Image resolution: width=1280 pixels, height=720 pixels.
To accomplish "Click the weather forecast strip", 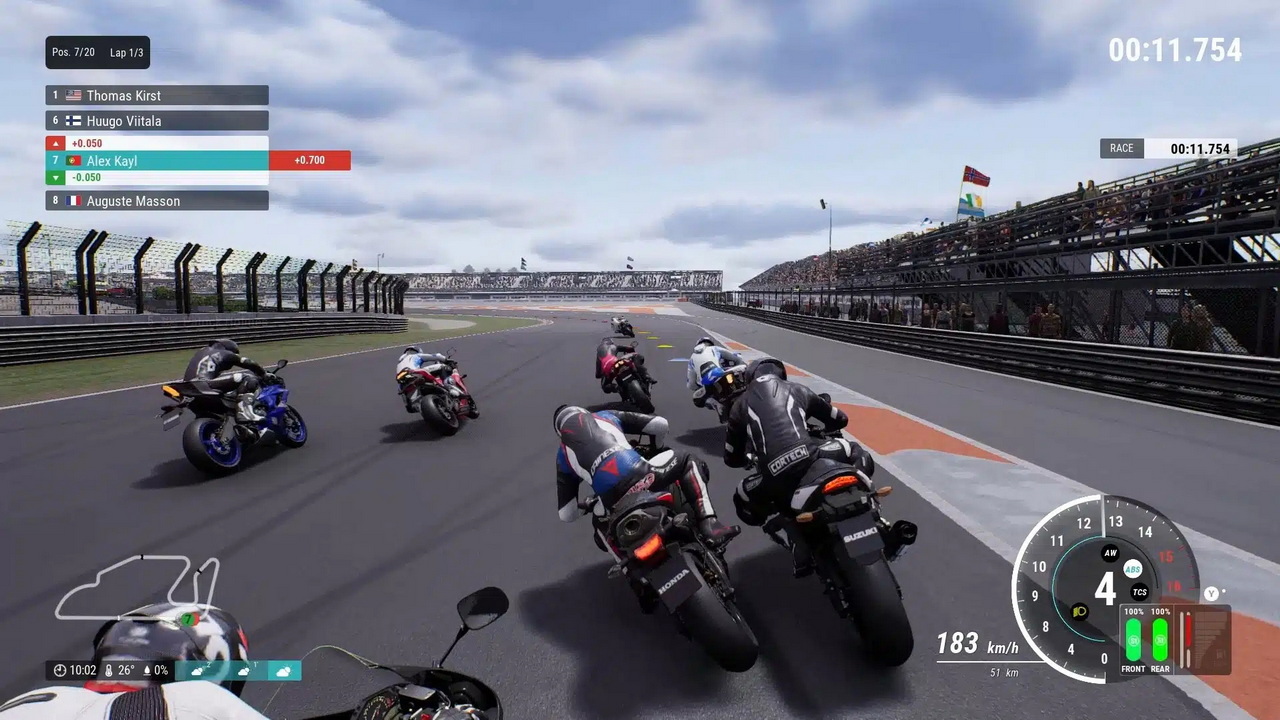I will [x=239, y=671].
